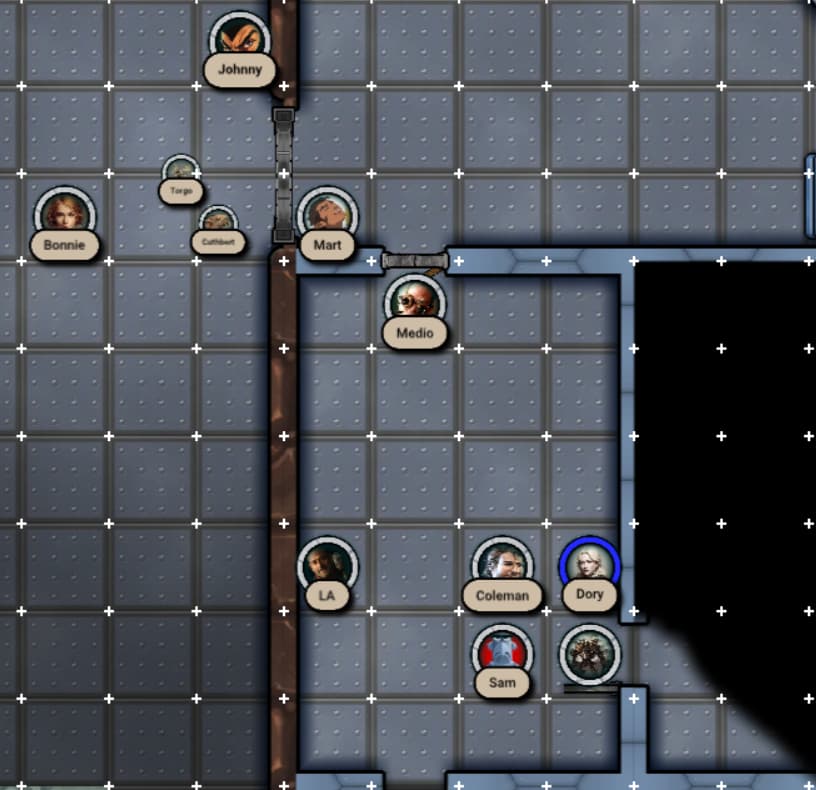The height and width of the screenshot is (790, 816).
Task: Select the unnamed creature token below Dory
Action: (590, 655)
